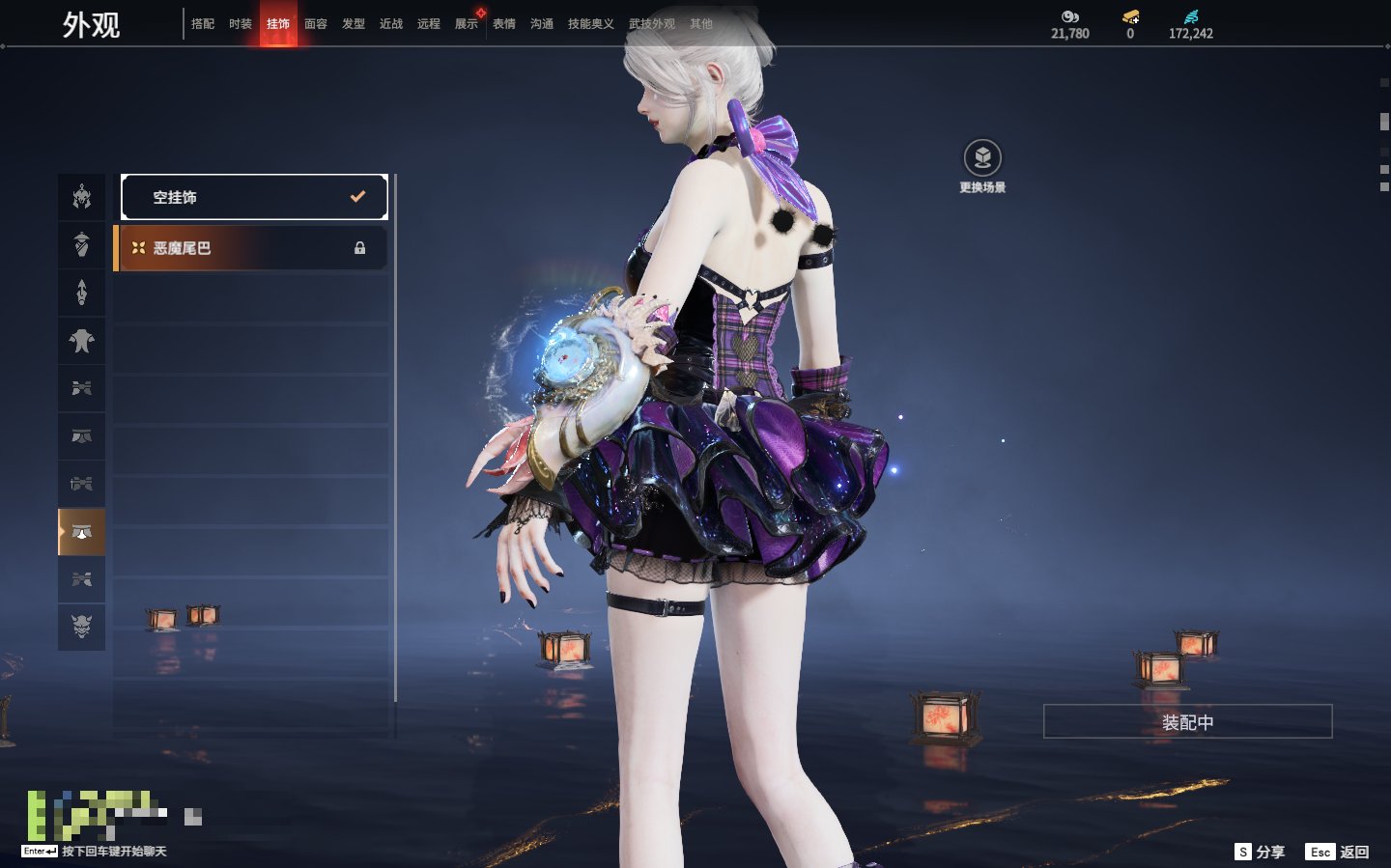1391x868 pixels.
Task: Click the 更换场景 scene change icon
Action: (x=982, y=158)
